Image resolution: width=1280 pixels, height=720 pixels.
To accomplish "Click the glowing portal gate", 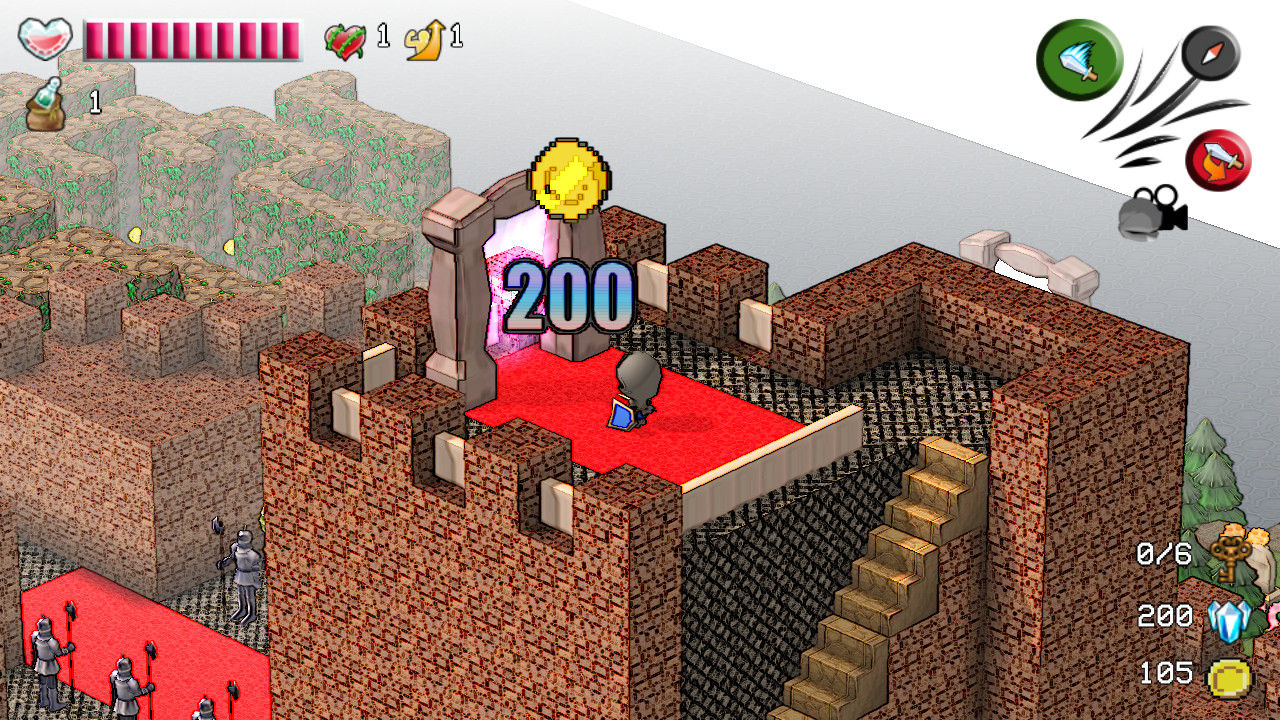I will coord(513,290).
